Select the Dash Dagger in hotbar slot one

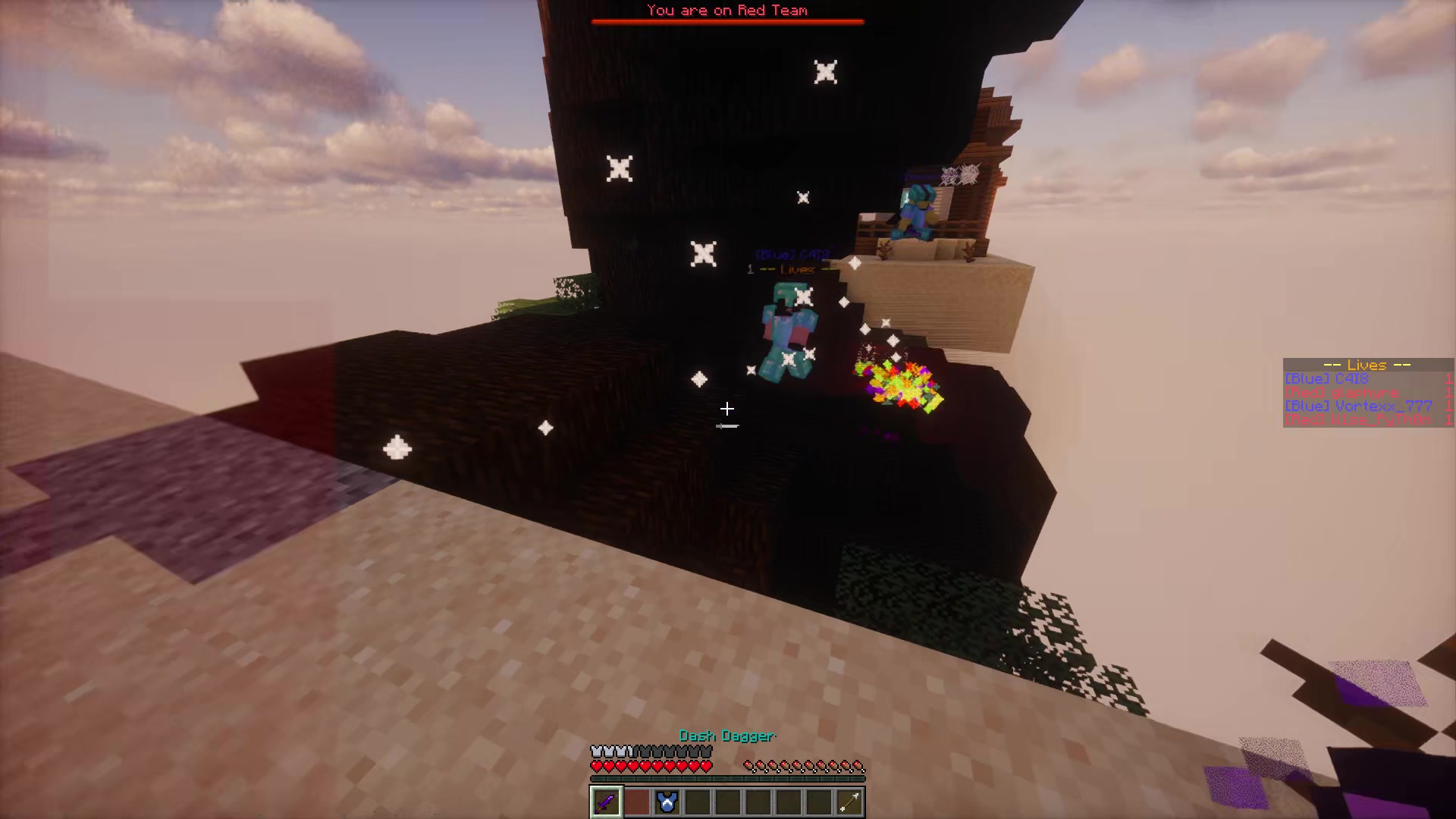606,802
